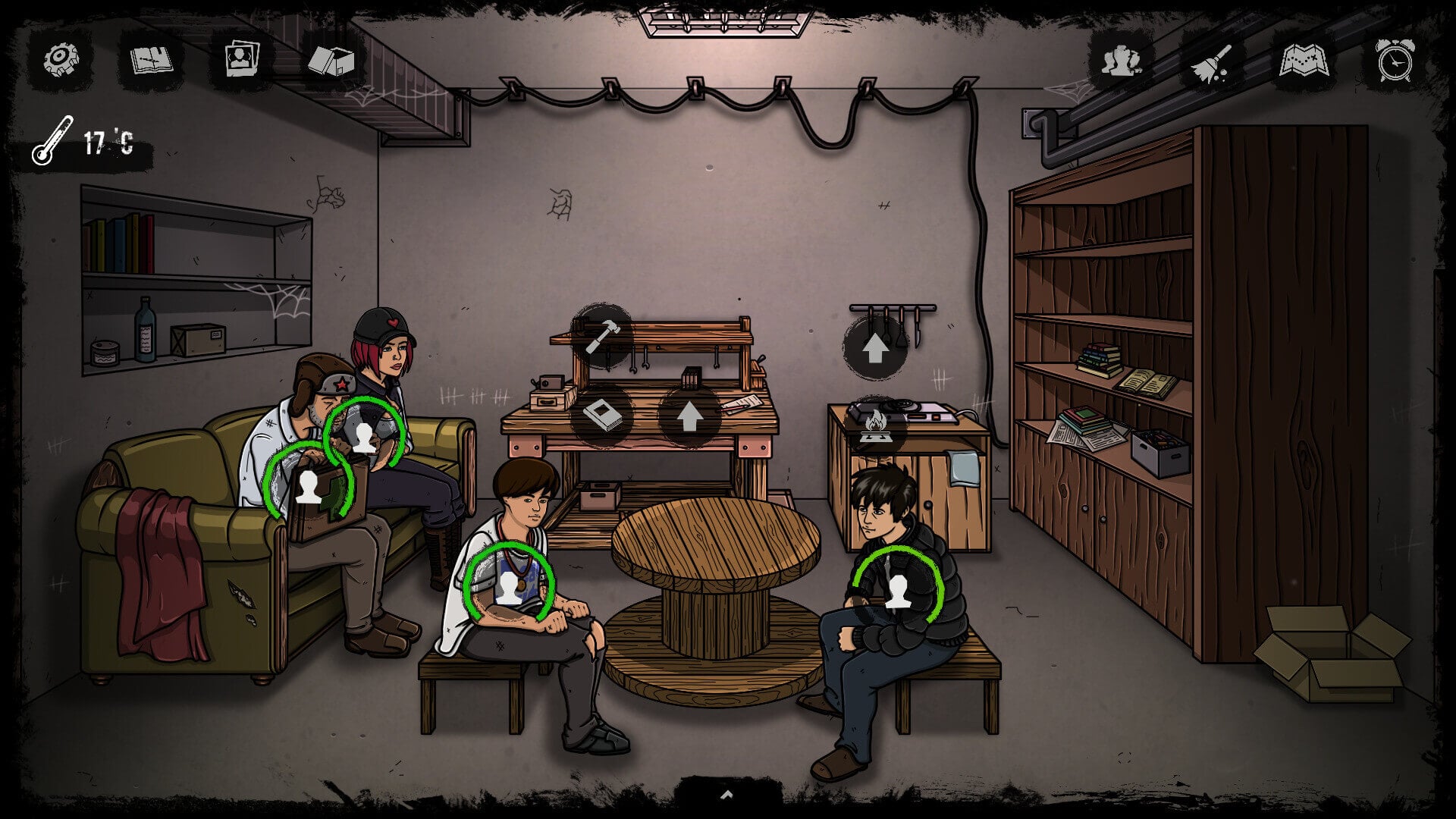The height and width of the screenshot is (819, 1456).
Task: Open the journal book icon
Action: point(152,59)
